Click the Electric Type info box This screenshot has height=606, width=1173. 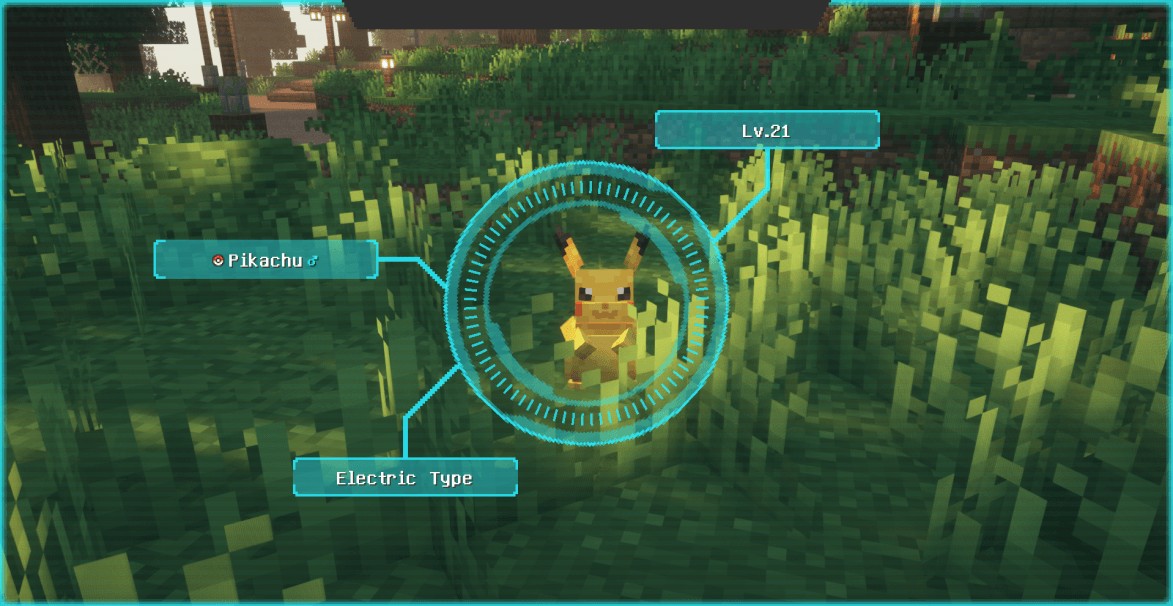click(x=404, y=478)
